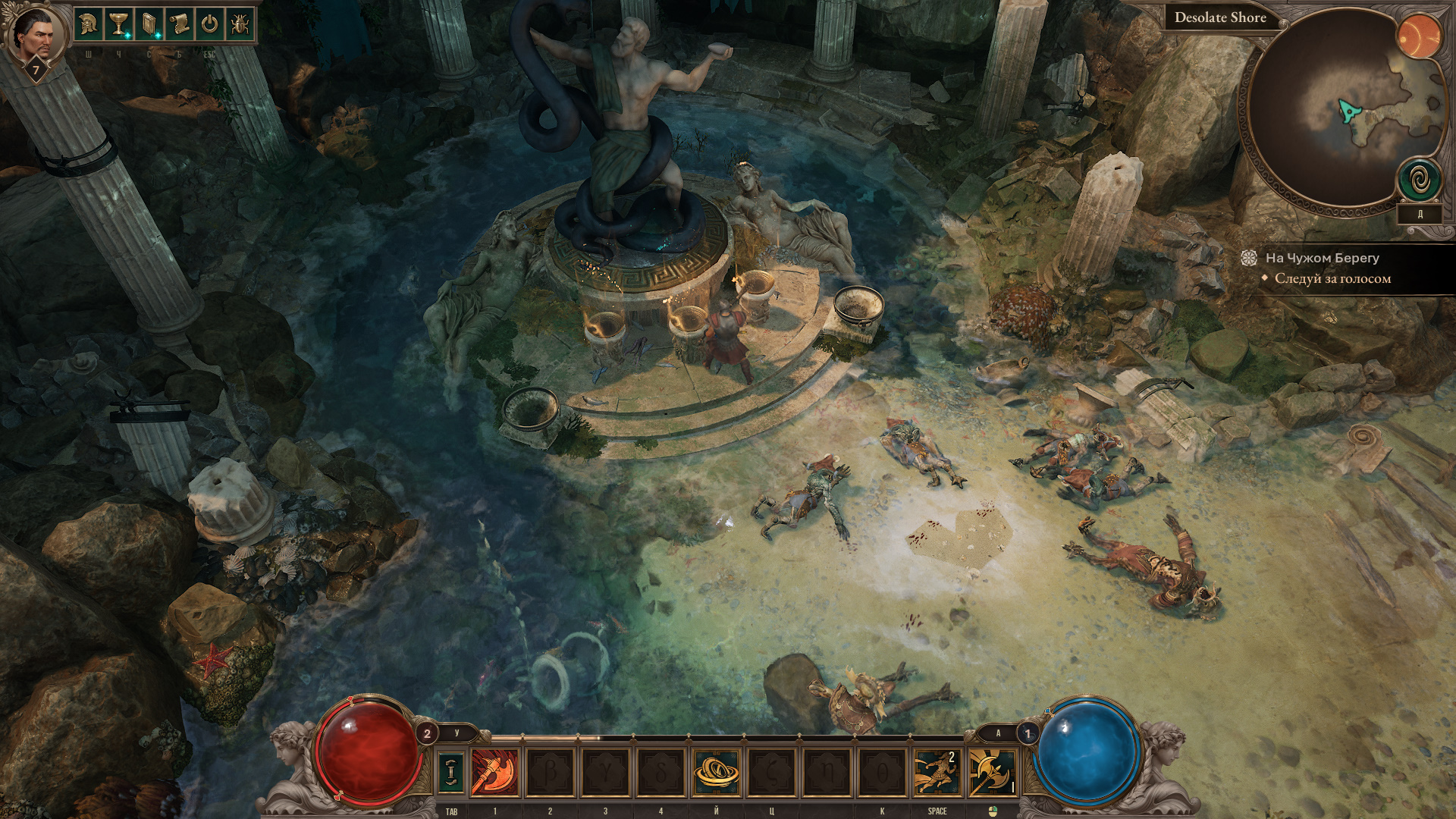Viewport: 1456px width, 819px height.
Task: Swap weapon set with the TAB slot
Action: pyautogui.click(x=451, y=771)
